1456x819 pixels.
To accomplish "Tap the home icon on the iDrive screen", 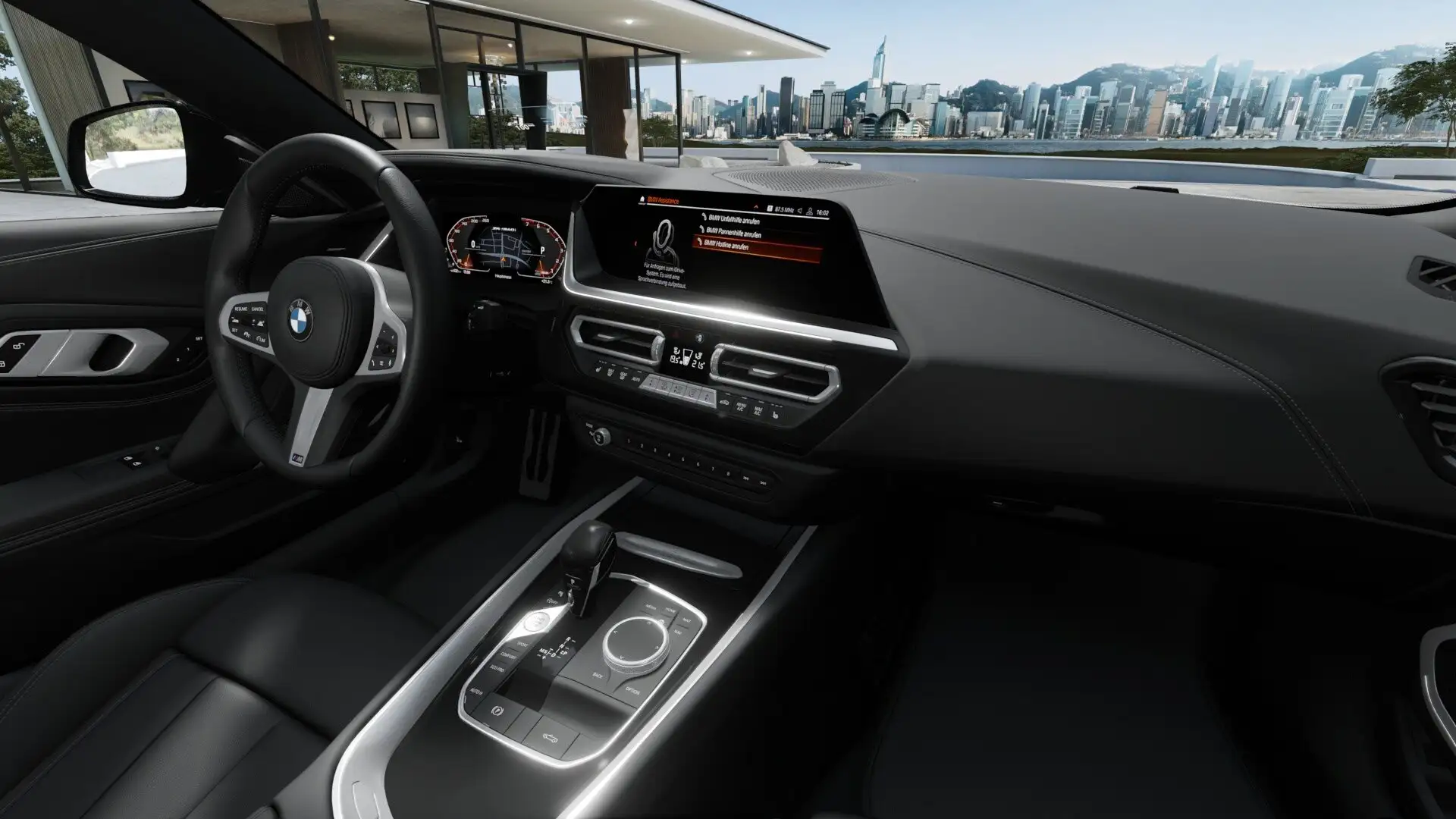I will click(642, 199).
